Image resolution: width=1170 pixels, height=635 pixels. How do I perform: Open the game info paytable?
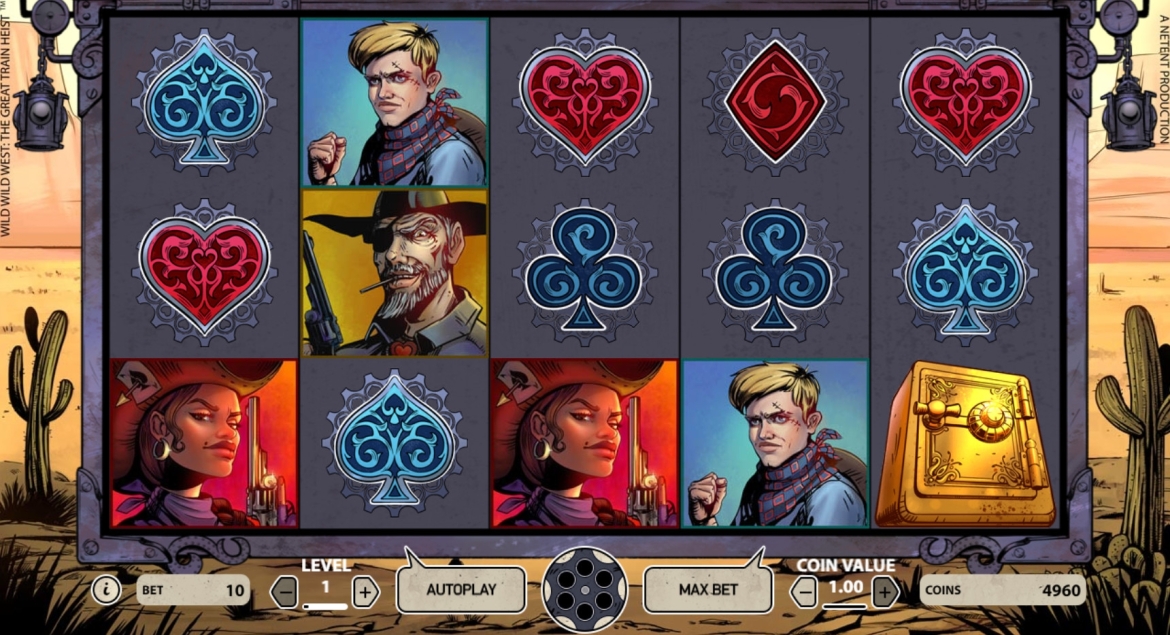coord(106,590)
